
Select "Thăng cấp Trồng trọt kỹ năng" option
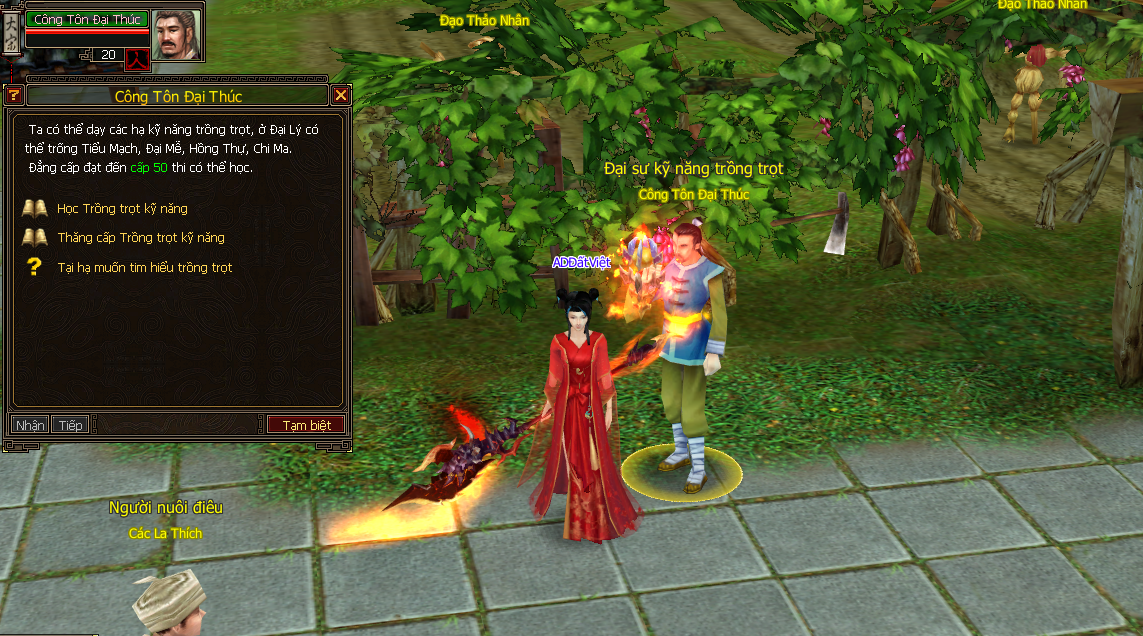point(140,238)
